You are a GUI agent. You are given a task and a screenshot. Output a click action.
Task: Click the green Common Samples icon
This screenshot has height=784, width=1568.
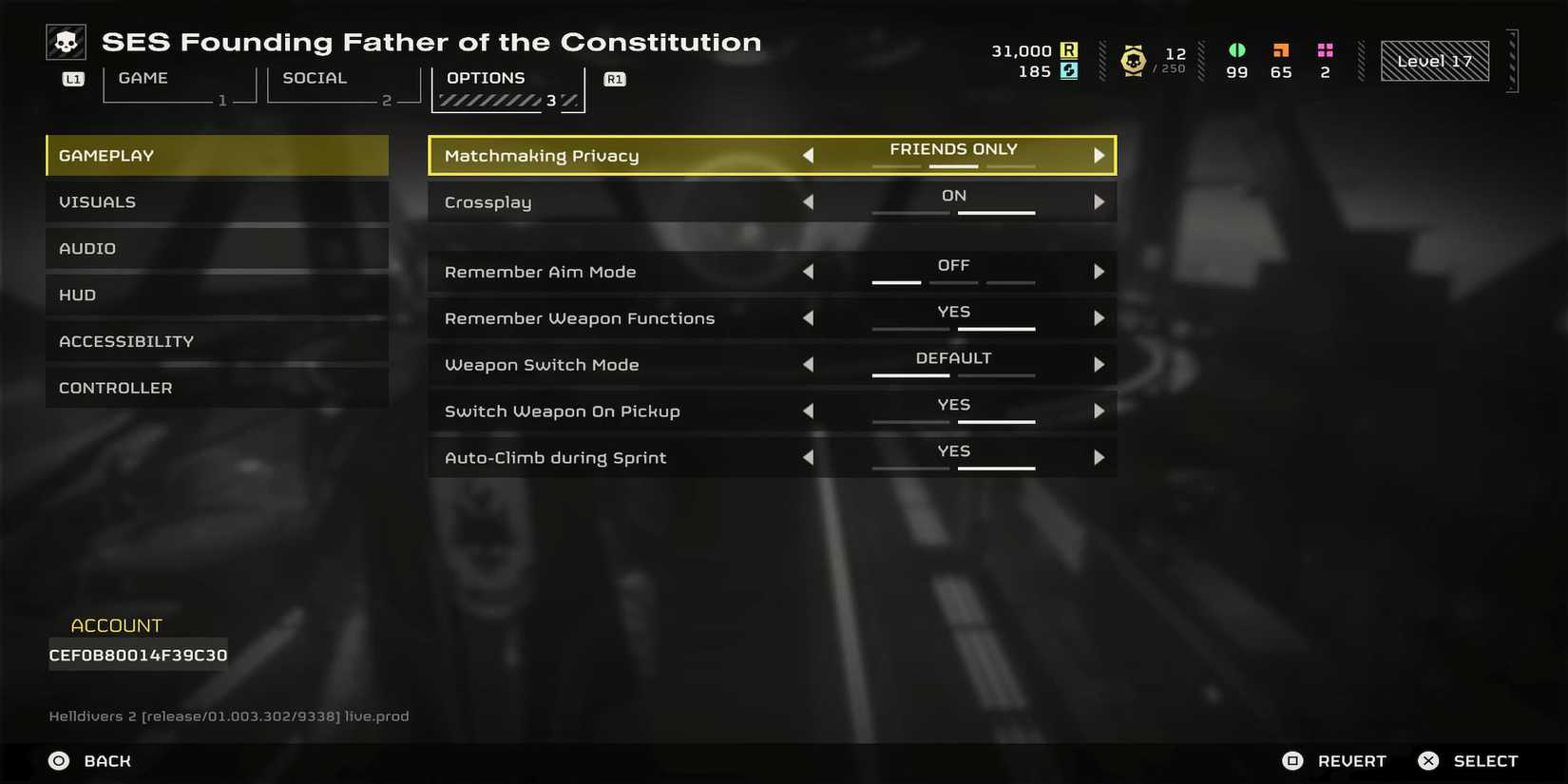pos(1235,50)
